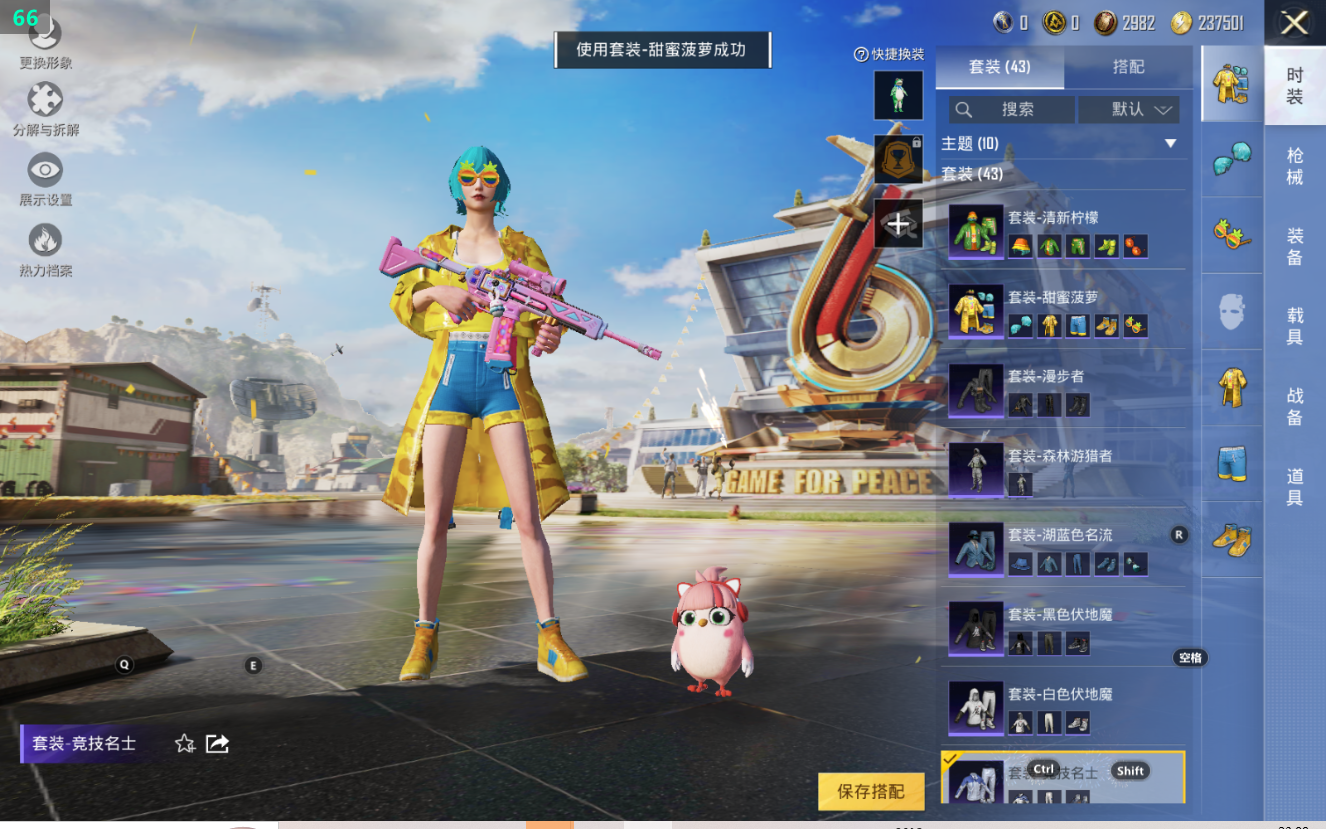The height and width of the screenshot is (829, 1326).
Task: Switch to the 载具 category
Action: coord(1294,326)
